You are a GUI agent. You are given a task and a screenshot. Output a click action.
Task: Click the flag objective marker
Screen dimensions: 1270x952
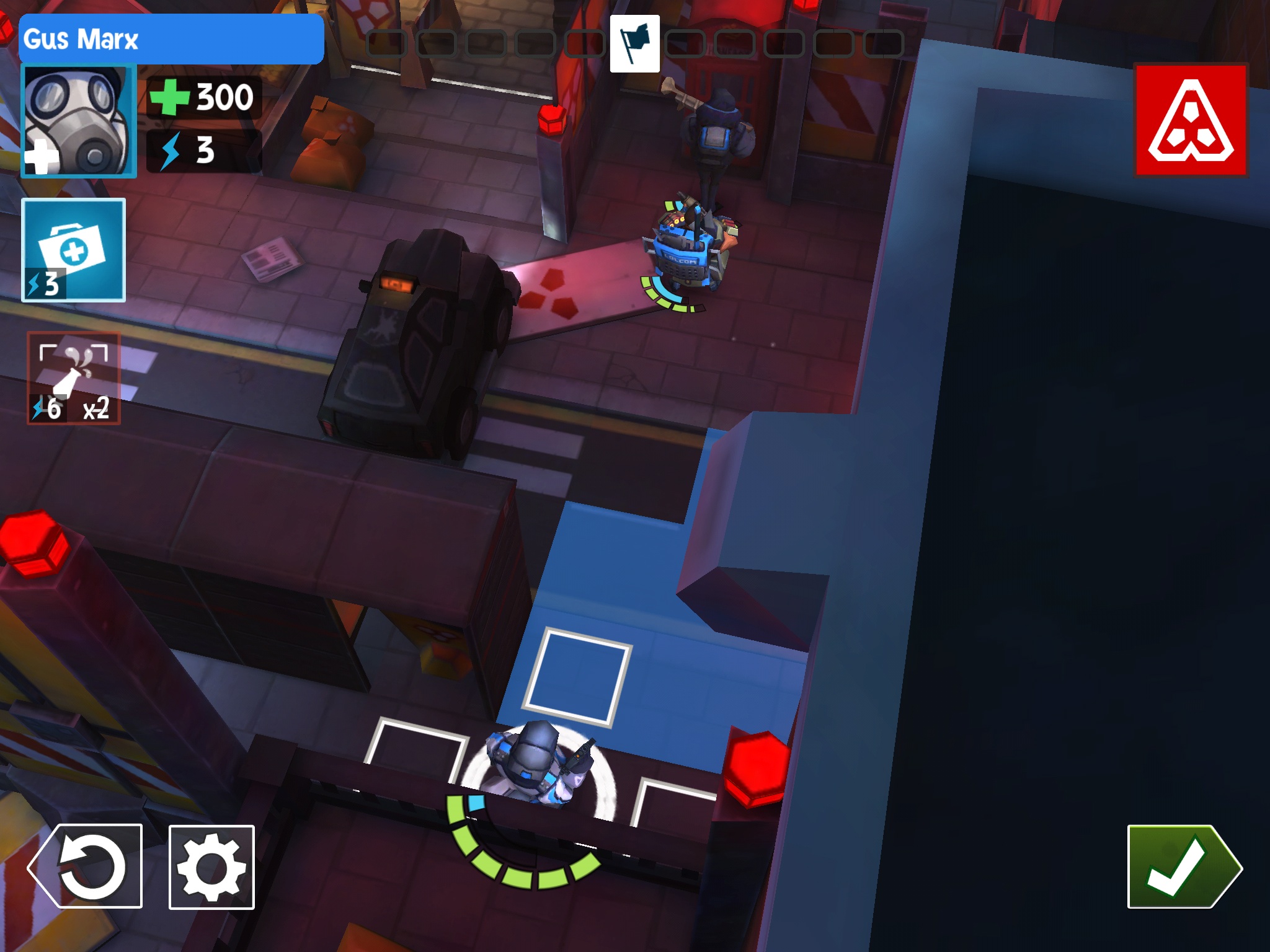coord(634,44)
